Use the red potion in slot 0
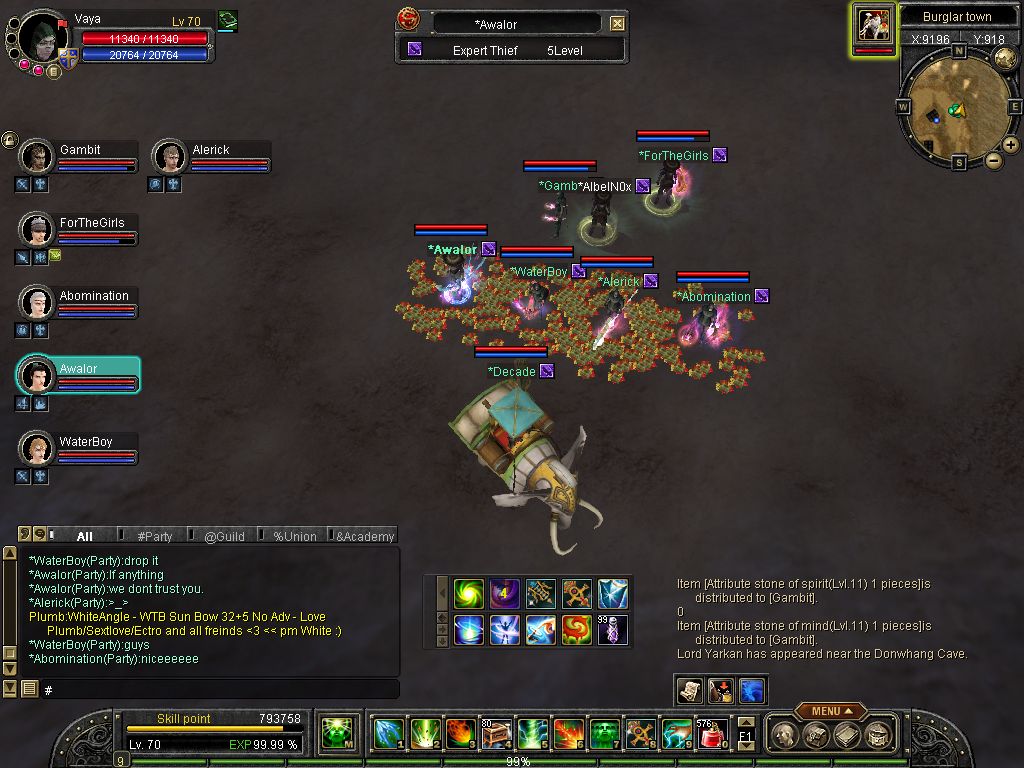The height and width of the screenshot is (768, 1024). 711,735
